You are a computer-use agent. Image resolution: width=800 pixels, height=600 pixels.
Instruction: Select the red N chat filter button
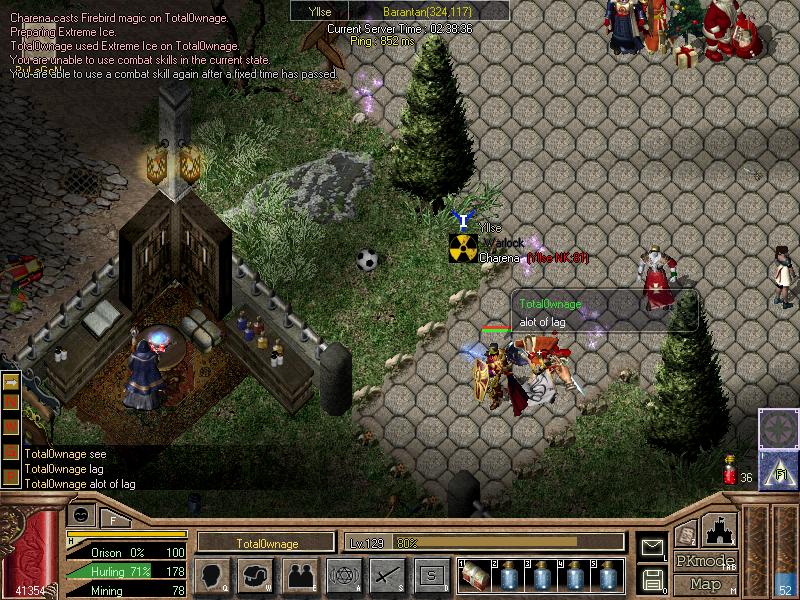pos(13,401)
